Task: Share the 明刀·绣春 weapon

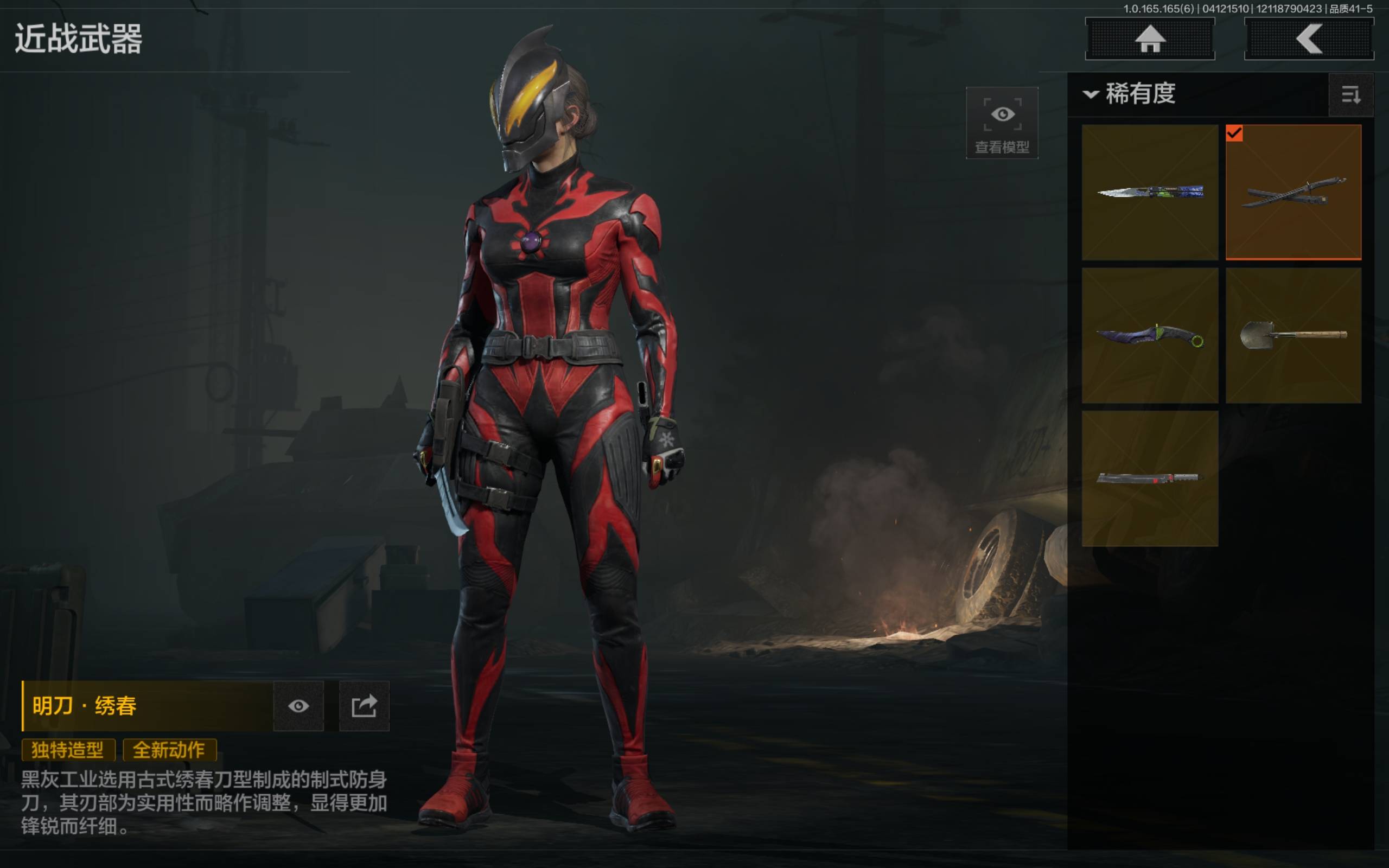Action: coord(364,706)
